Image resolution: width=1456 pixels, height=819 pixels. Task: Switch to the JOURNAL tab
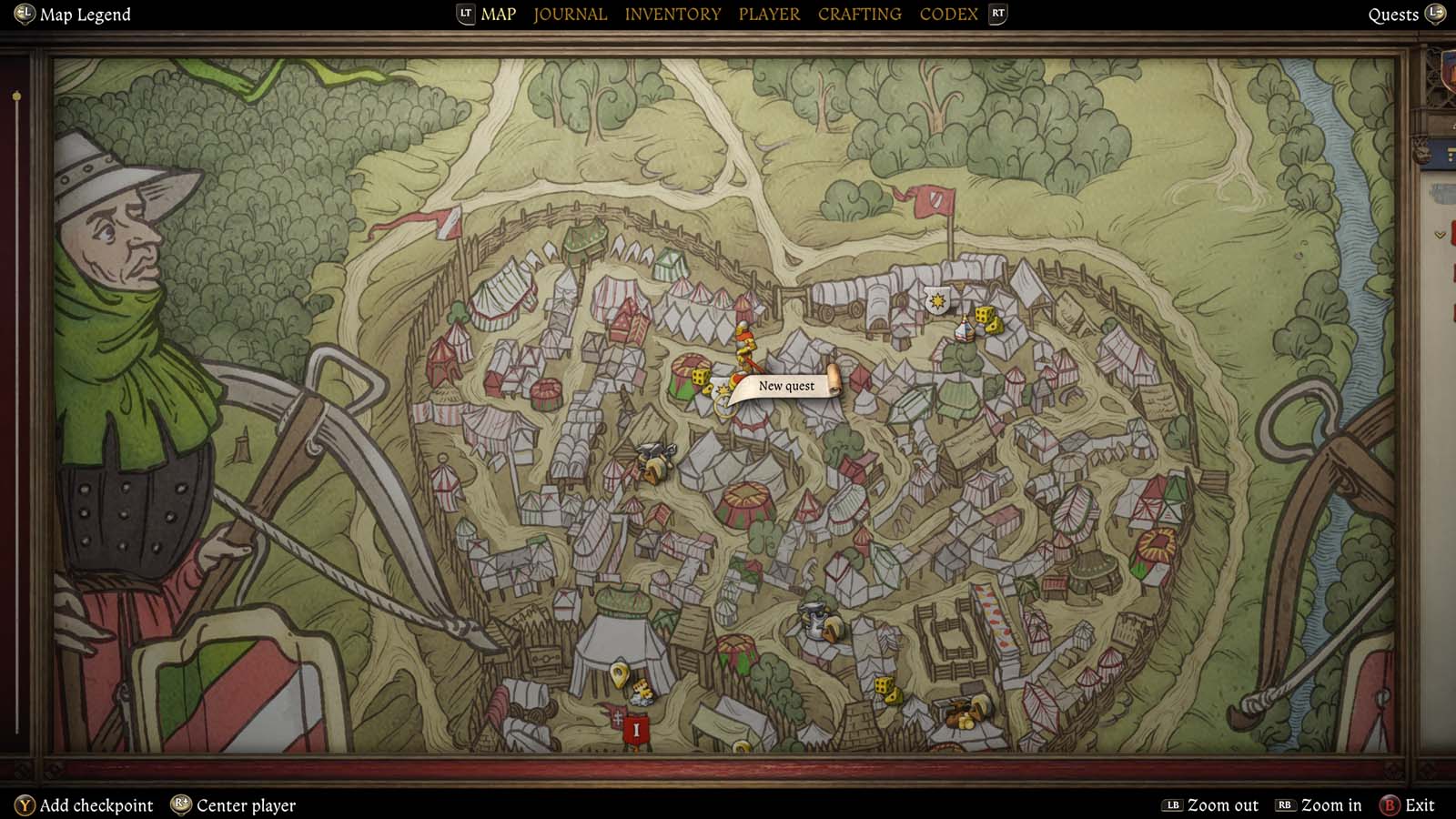(570, 14)
